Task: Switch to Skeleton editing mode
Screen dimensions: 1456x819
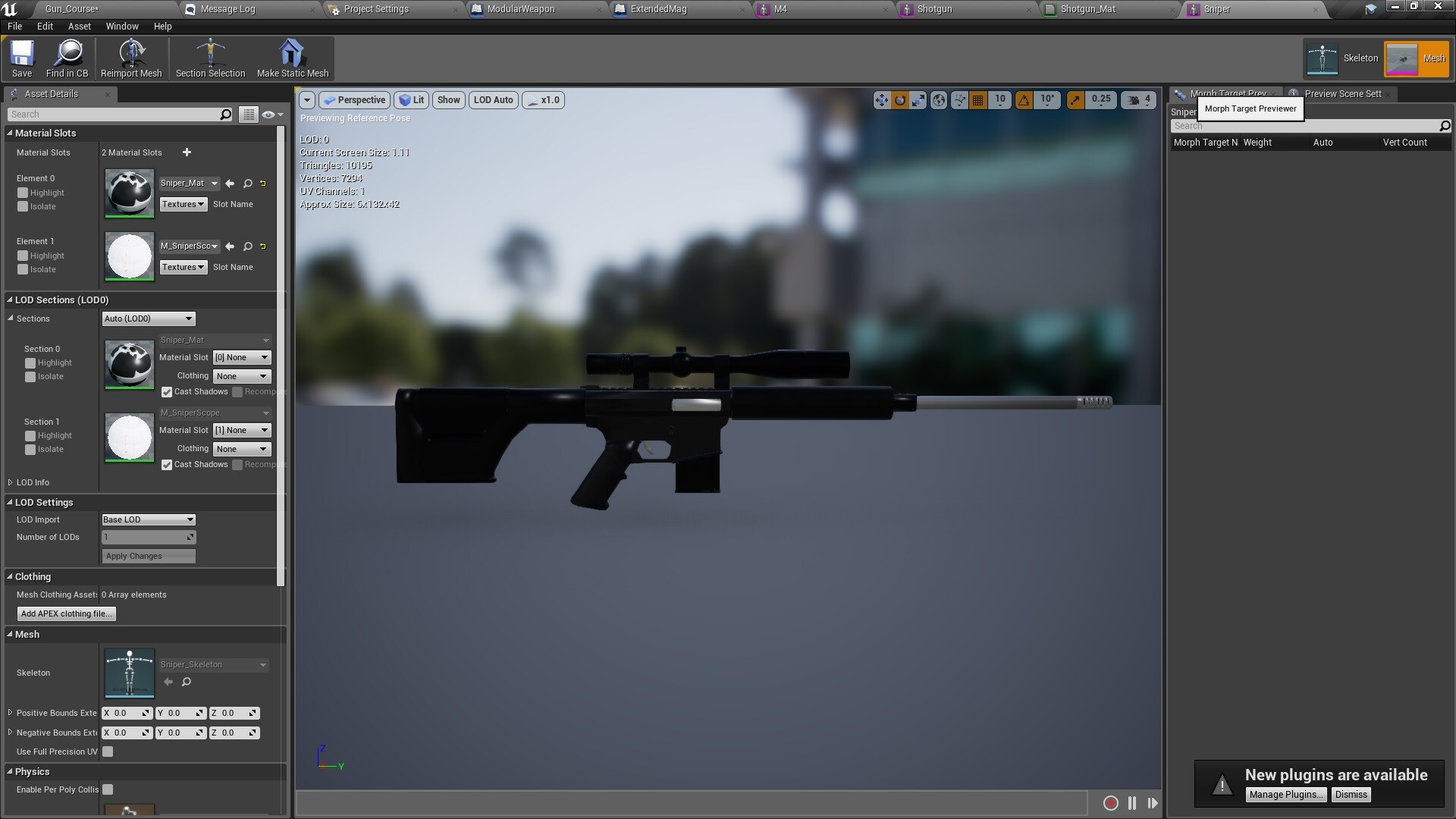Action: (1342, 58)
